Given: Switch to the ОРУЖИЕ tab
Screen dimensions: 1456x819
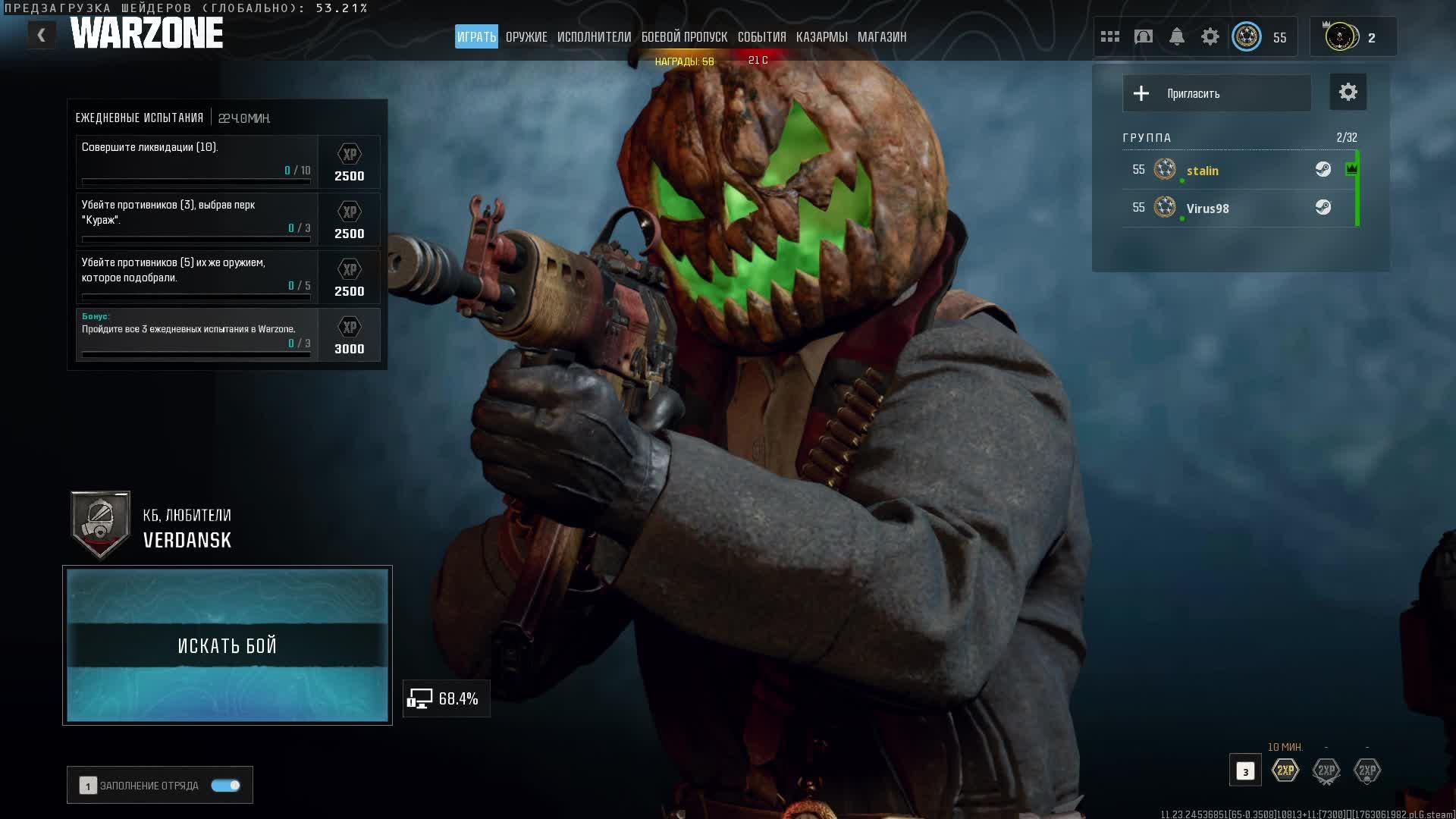Looking at the screenshot, I should pos(526,37).
